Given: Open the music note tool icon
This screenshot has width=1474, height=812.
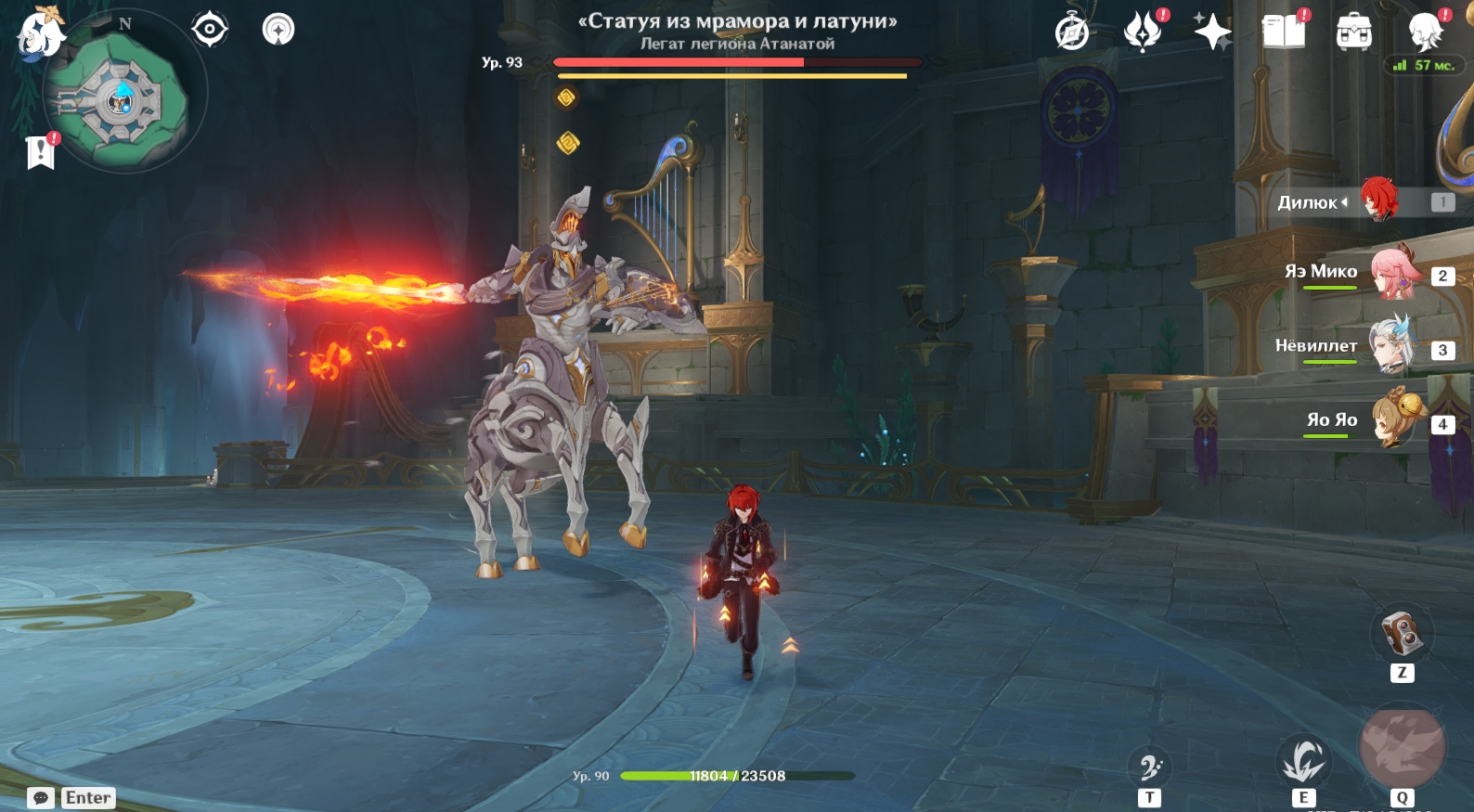Looking at the screenshot, I should click(1149, 767).
